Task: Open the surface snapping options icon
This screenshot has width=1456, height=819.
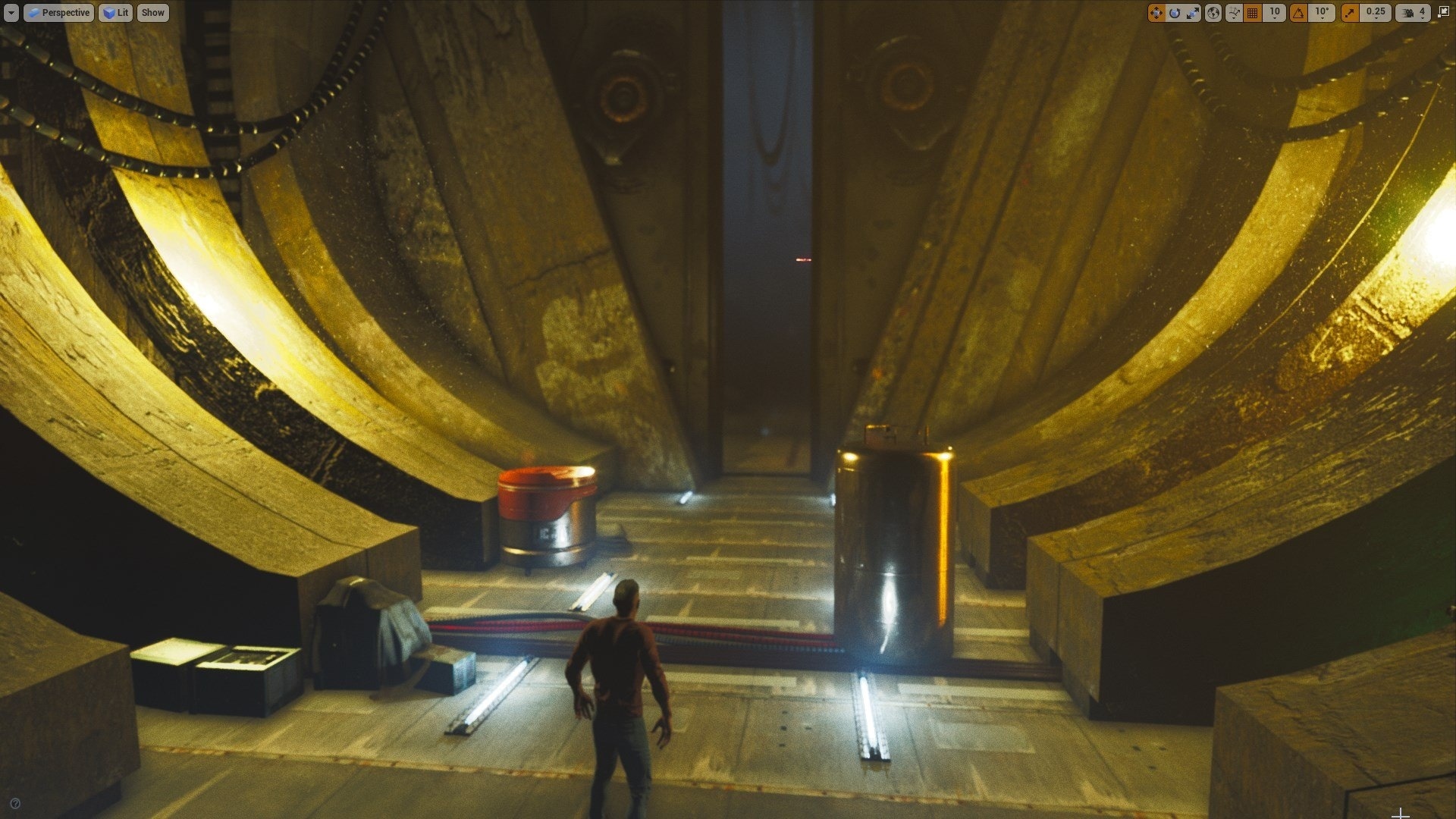Action: [x=1234, y=12]
